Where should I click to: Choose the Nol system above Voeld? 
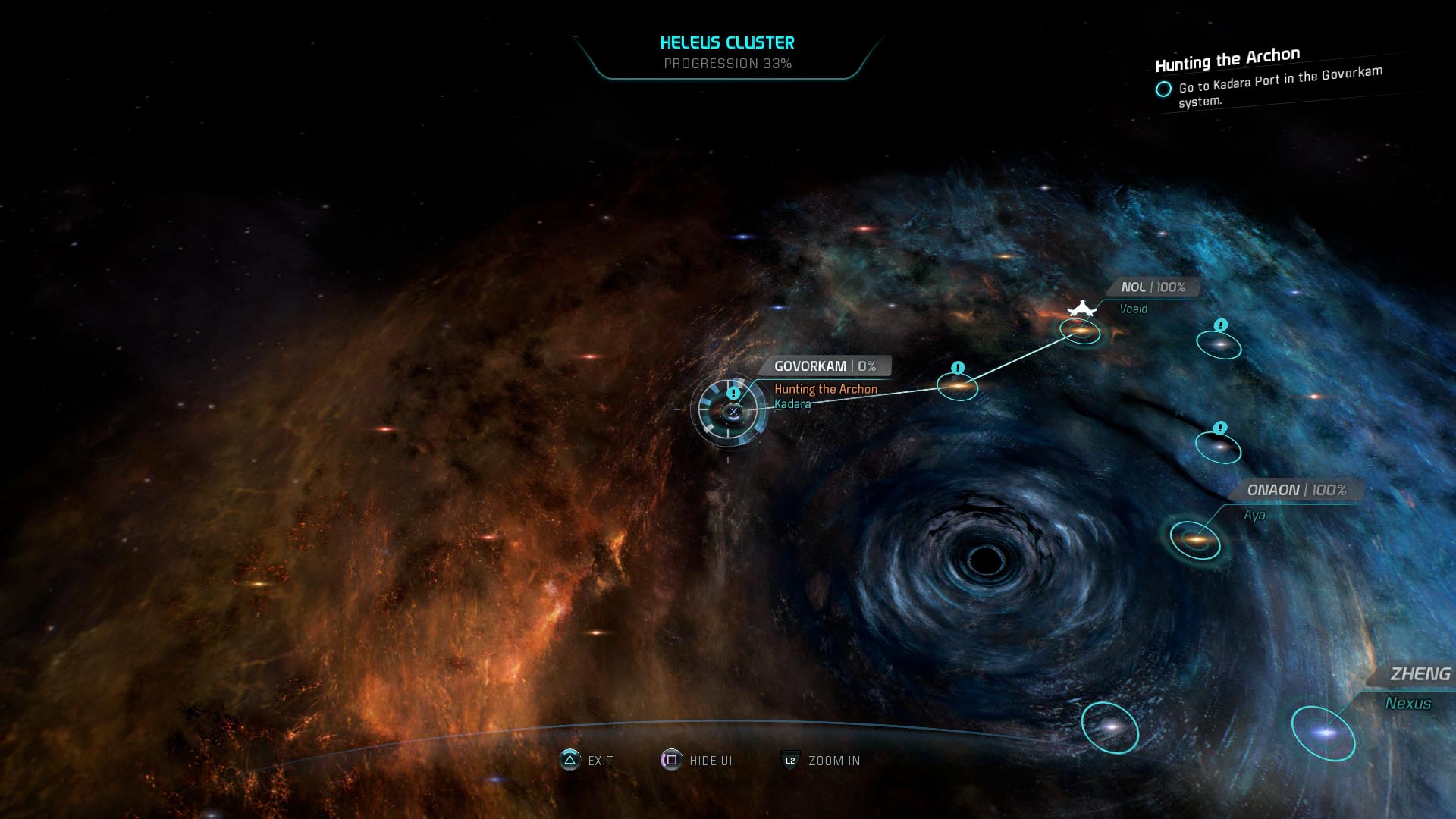[x=1080, y=331]
